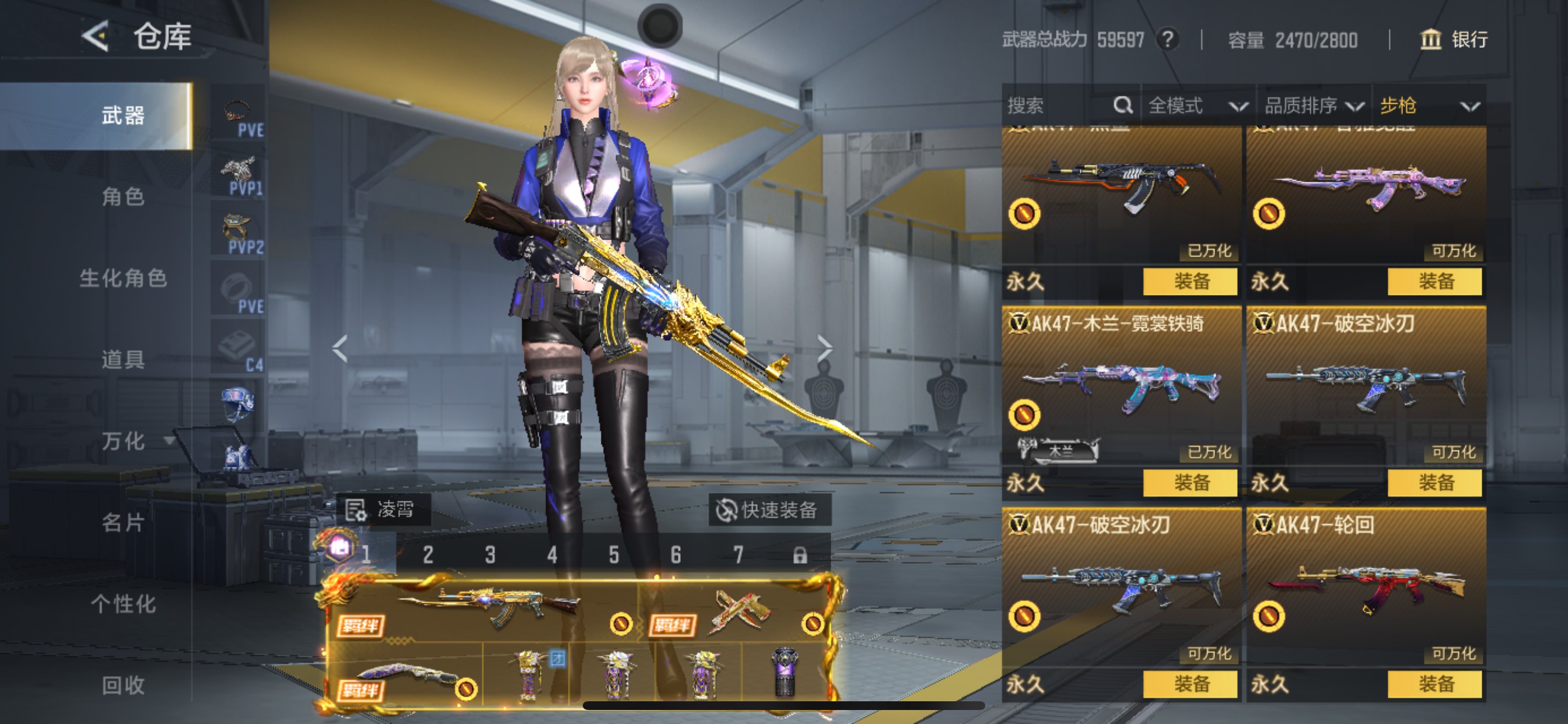This screenshot has height=724, width=1568.
Task: Open the 品质排序 sort dropdown
Action: coord(1312,106)
